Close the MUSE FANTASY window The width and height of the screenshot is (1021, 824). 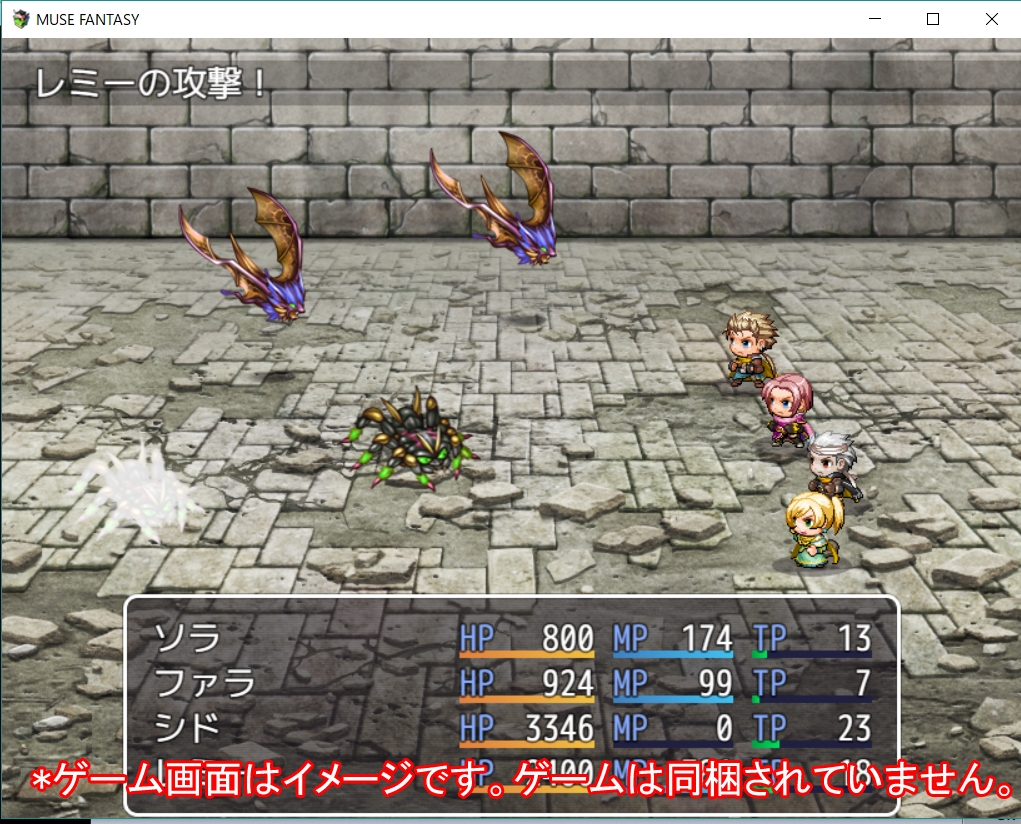991,19
